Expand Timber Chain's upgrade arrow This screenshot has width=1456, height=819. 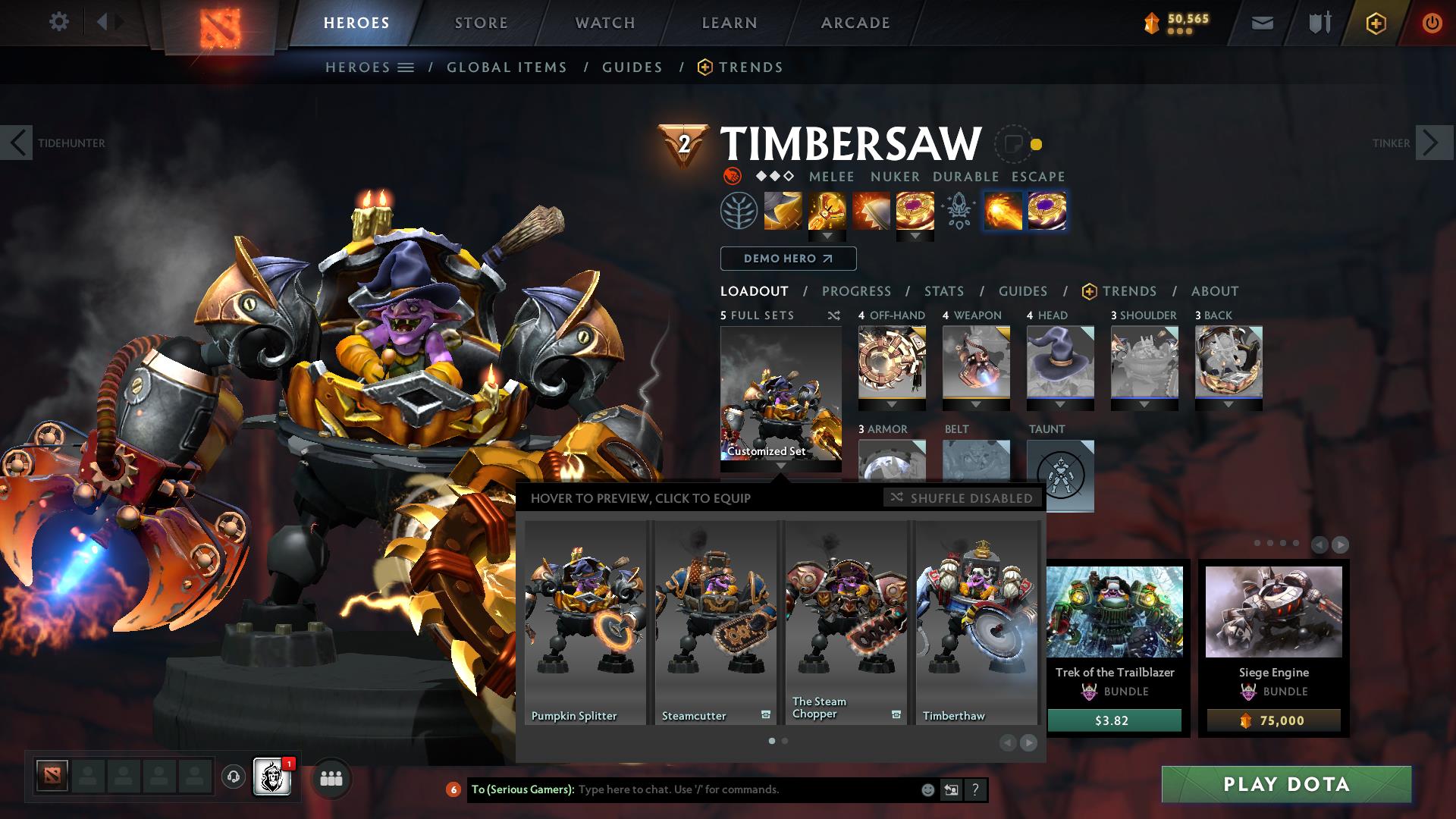point(827,236)
